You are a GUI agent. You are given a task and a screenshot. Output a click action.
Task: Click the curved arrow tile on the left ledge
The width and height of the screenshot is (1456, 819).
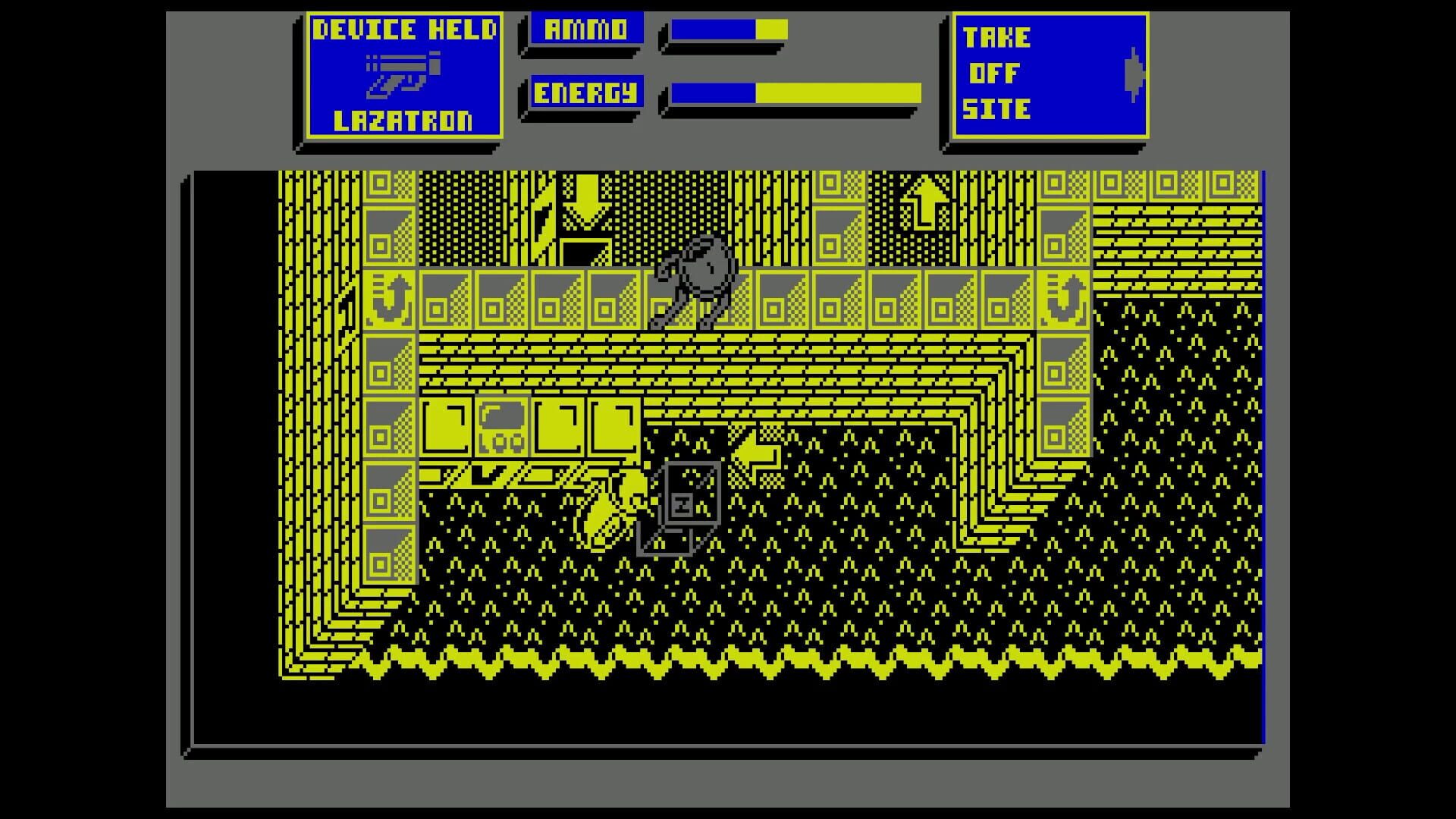tap(388, 300)
